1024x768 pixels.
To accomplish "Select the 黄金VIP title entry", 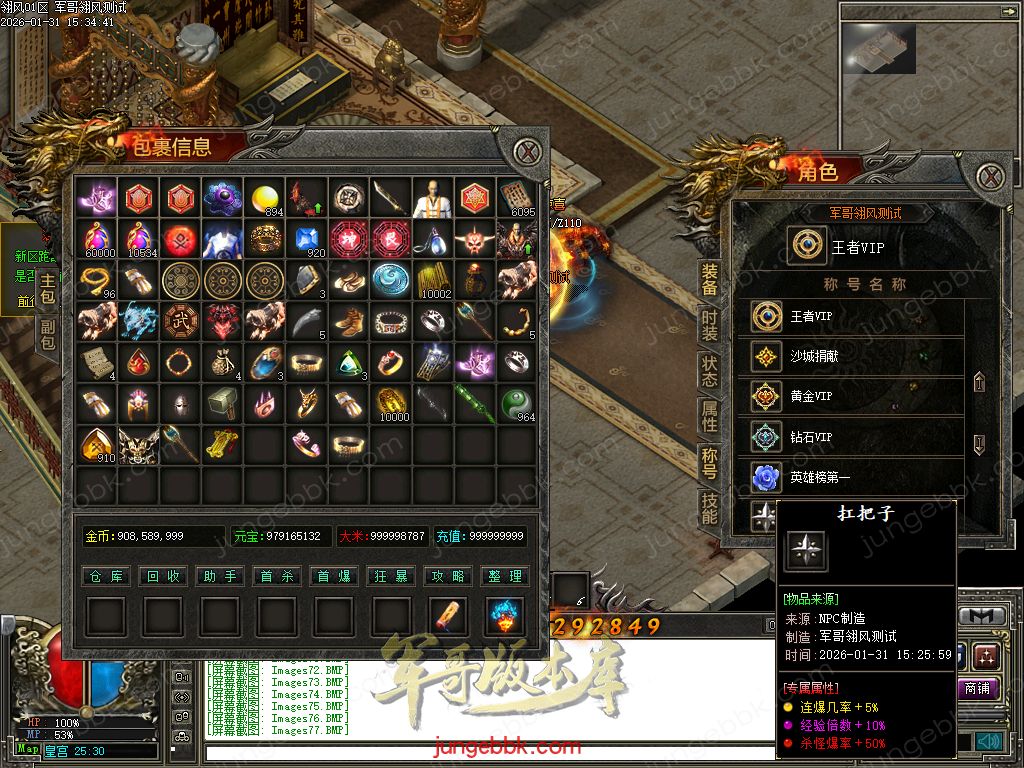I will (850, 397).
